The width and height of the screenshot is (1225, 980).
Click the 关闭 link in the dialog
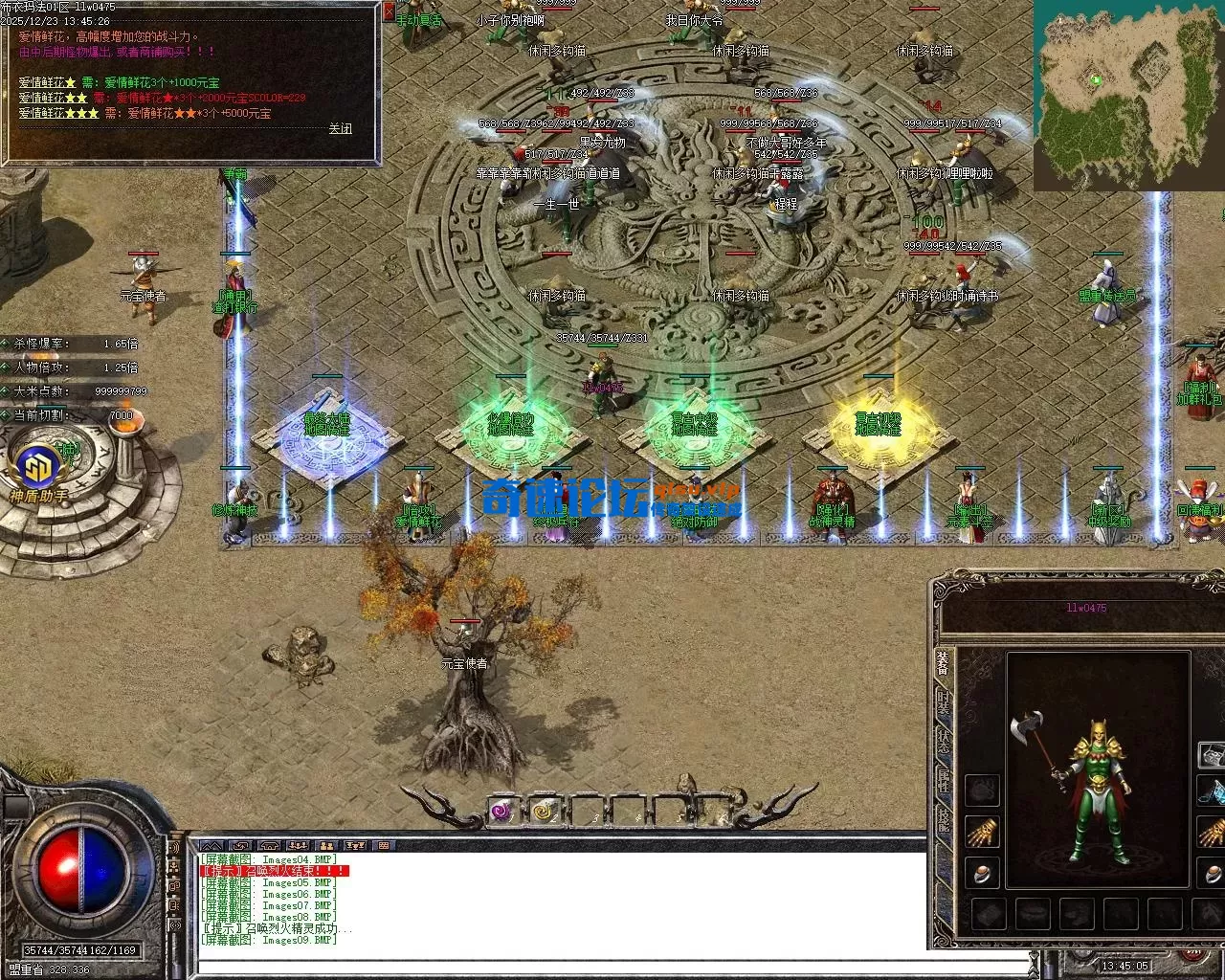(340, 128)
